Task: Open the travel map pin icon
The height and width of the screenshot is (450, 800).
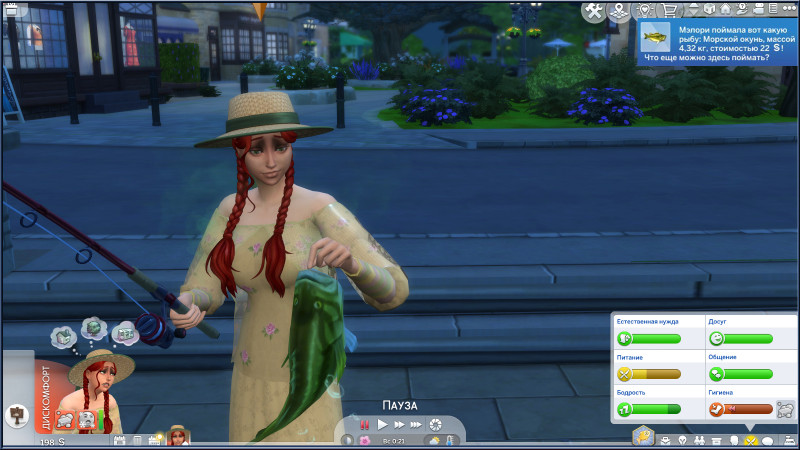Action: (619, 11)
